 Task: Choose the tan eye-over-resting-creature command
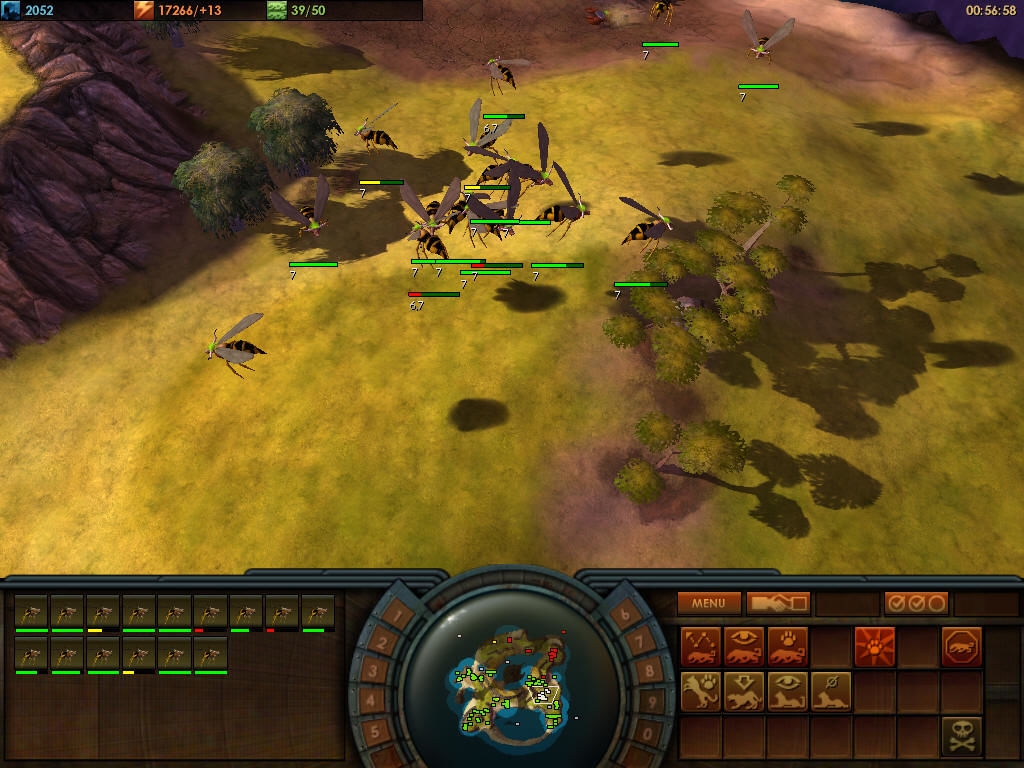788,691
